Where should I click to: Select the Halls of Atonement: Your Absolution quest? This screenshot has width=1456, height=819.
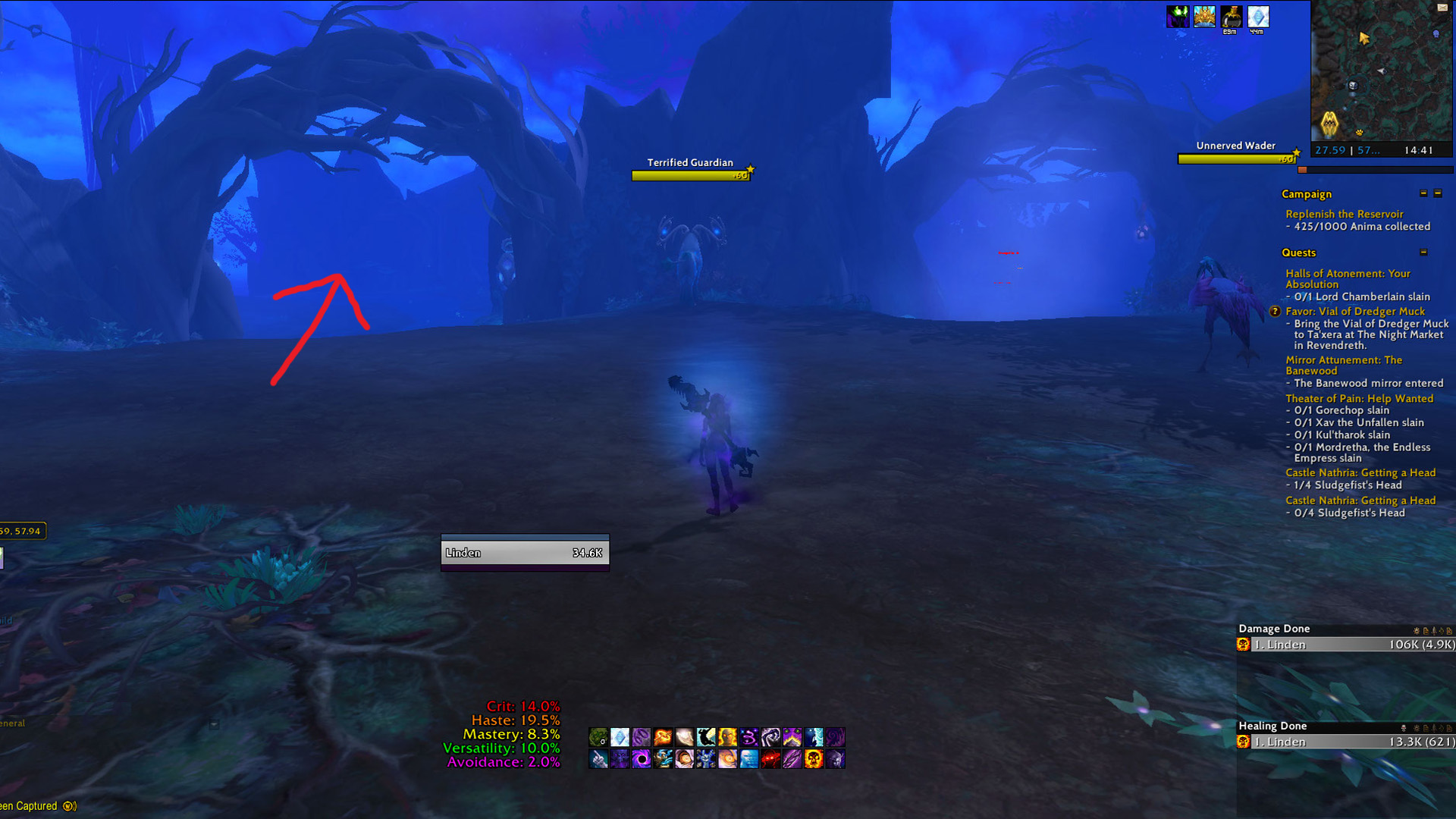(x=1349, y=278)
